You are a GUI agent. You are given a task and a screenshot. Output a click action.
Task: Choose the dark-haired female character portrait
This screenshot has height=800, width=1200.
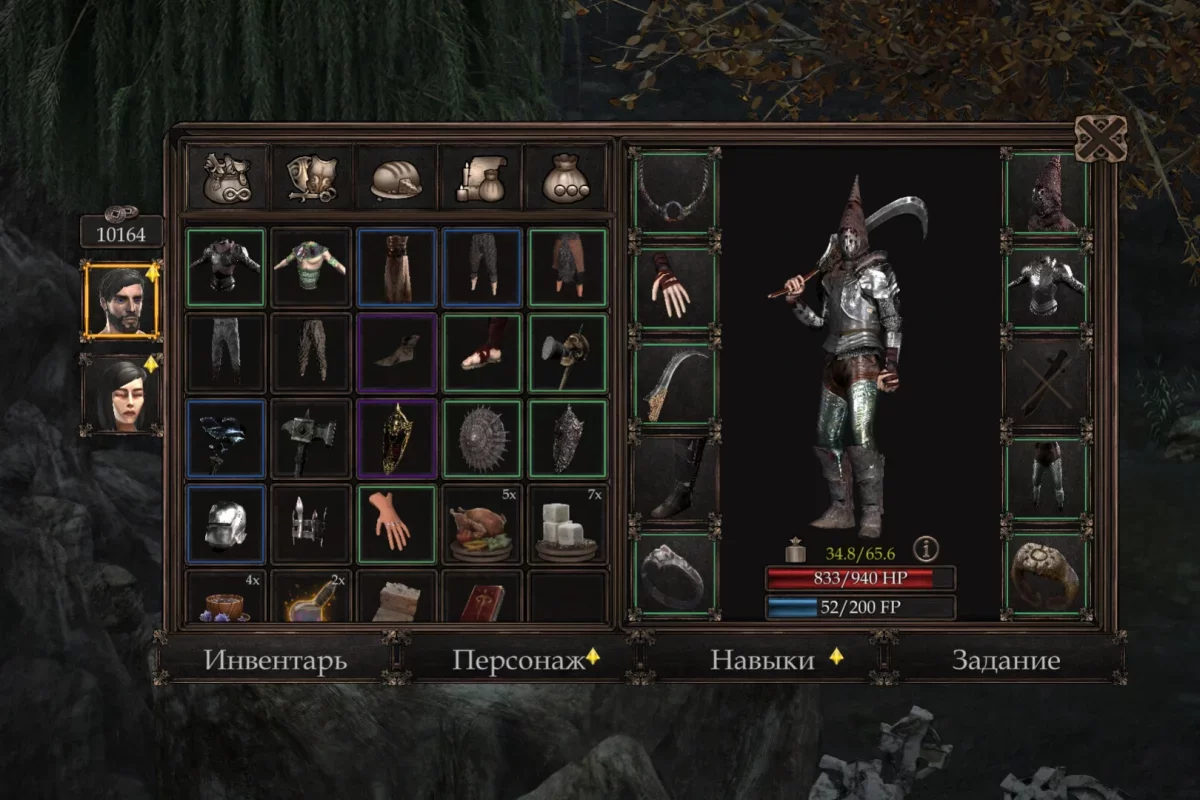(121, 394)
